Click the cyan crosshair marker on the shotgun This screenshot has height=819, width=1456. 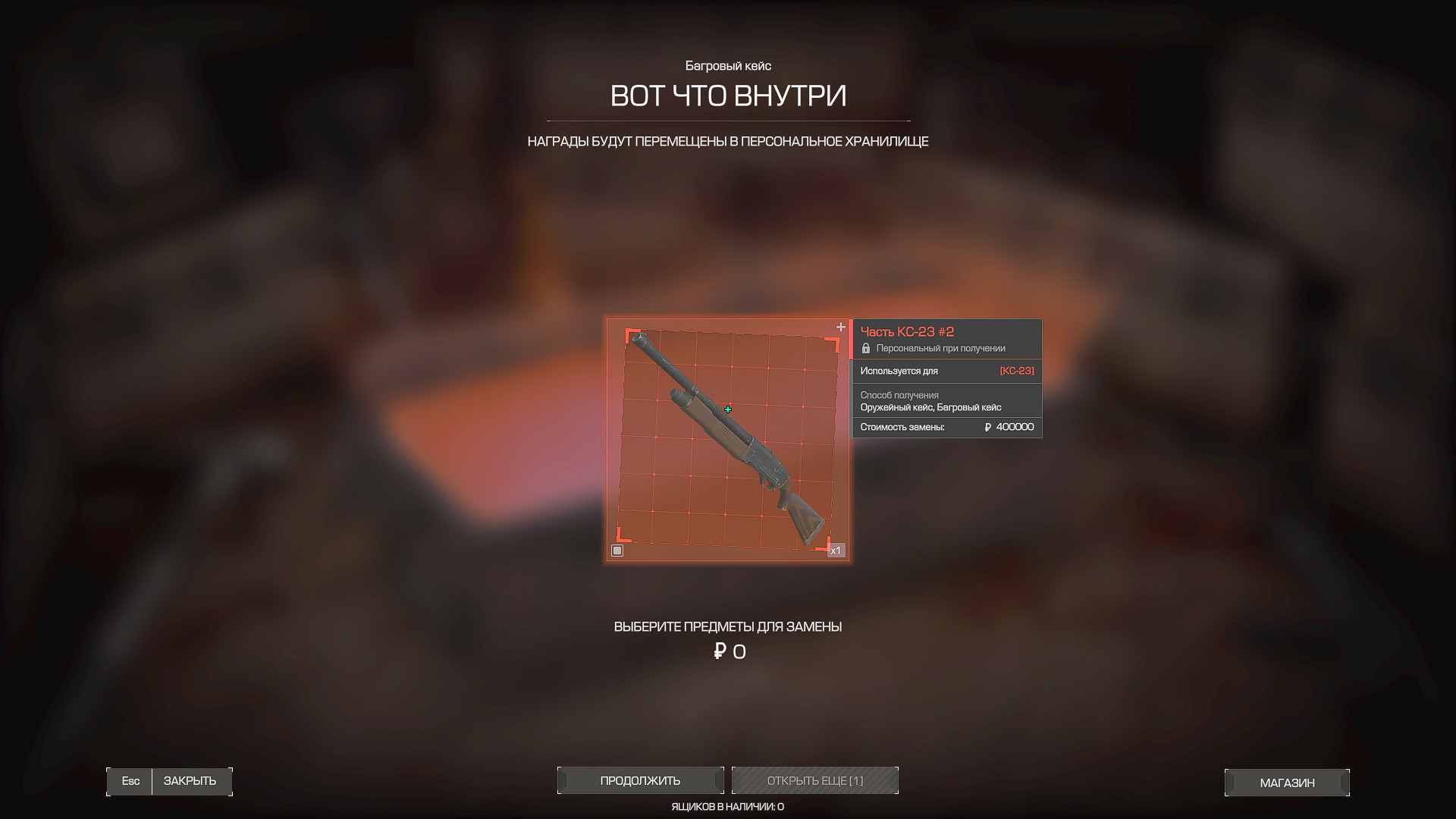pyautogui.click(x=728, y=408)
